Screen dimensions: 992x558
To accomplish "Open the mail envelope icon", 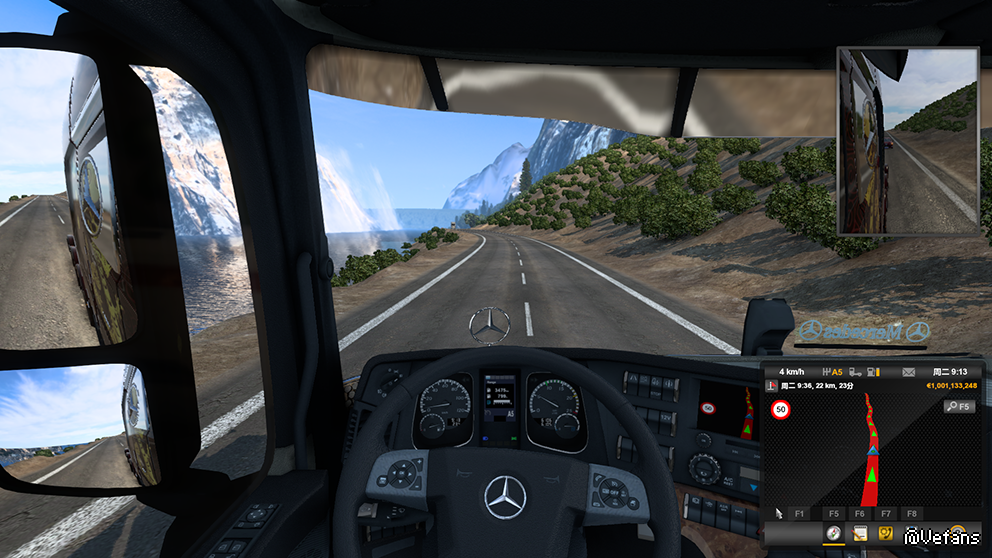I will click(908, 372).
